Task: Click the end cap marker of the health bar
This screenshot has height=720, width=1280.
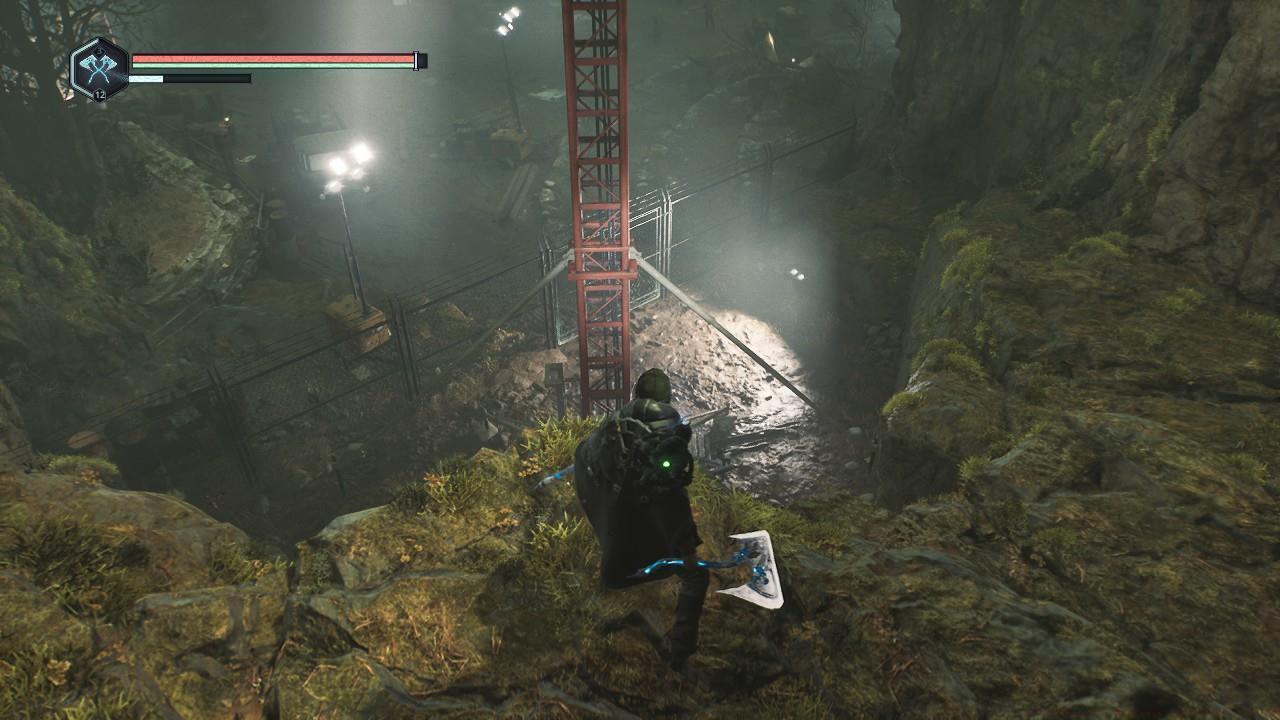Action: pos(415,59)
